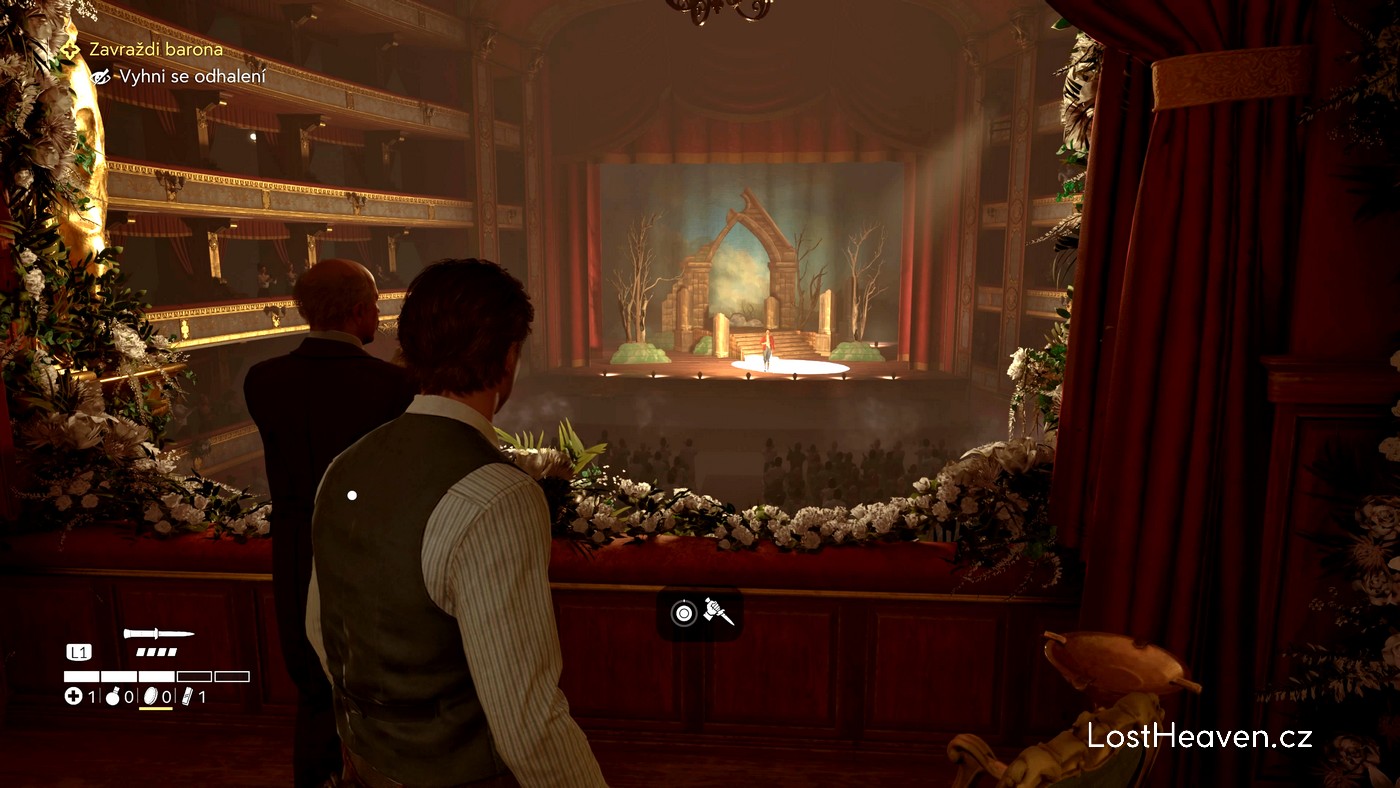Pick the fourth consumable item icon
Viewport: 1400px width, 788px height.
[x=187, y=696]
